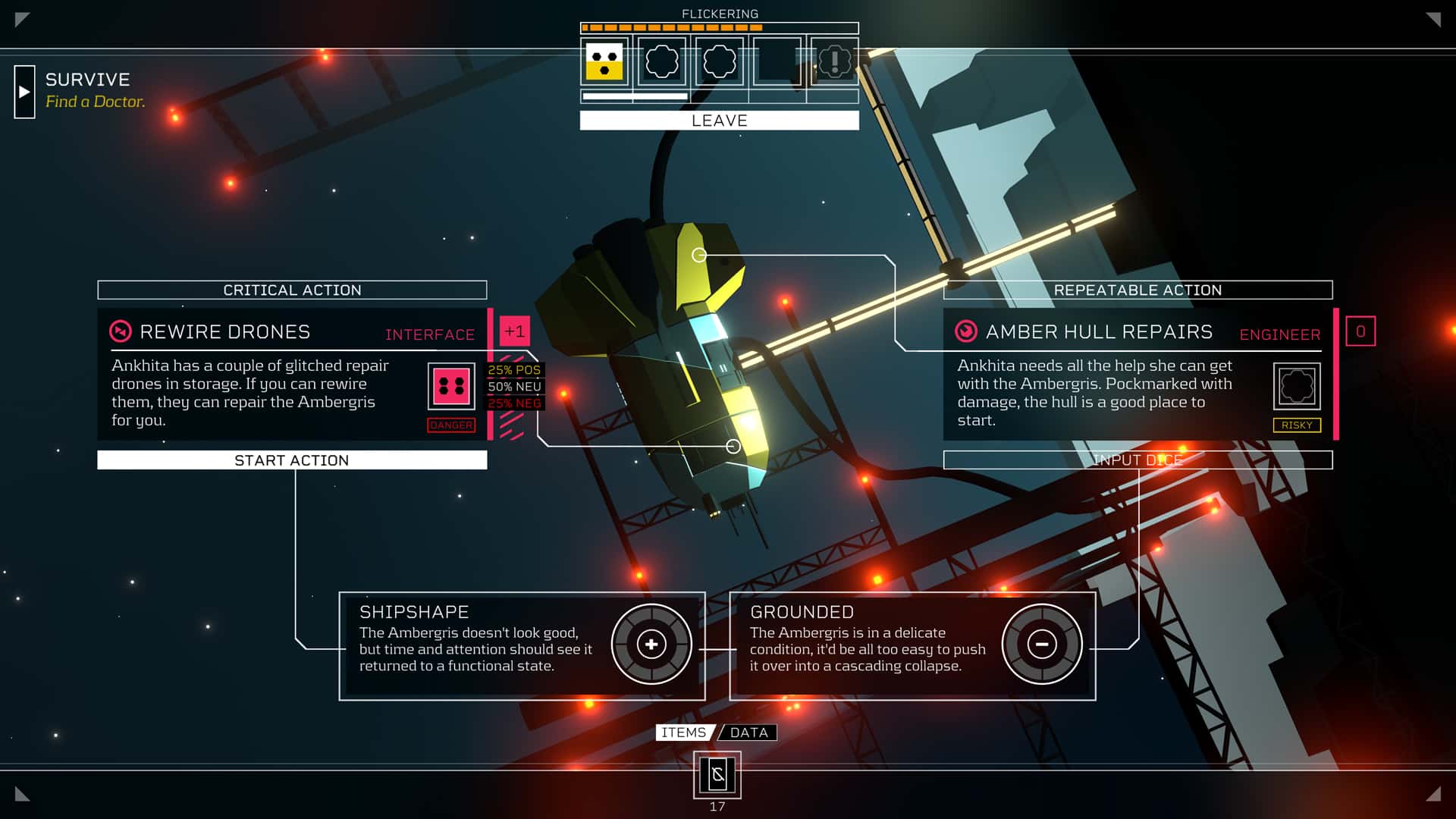Expand the SURVIVE objective arrow

tap(26, 91)
